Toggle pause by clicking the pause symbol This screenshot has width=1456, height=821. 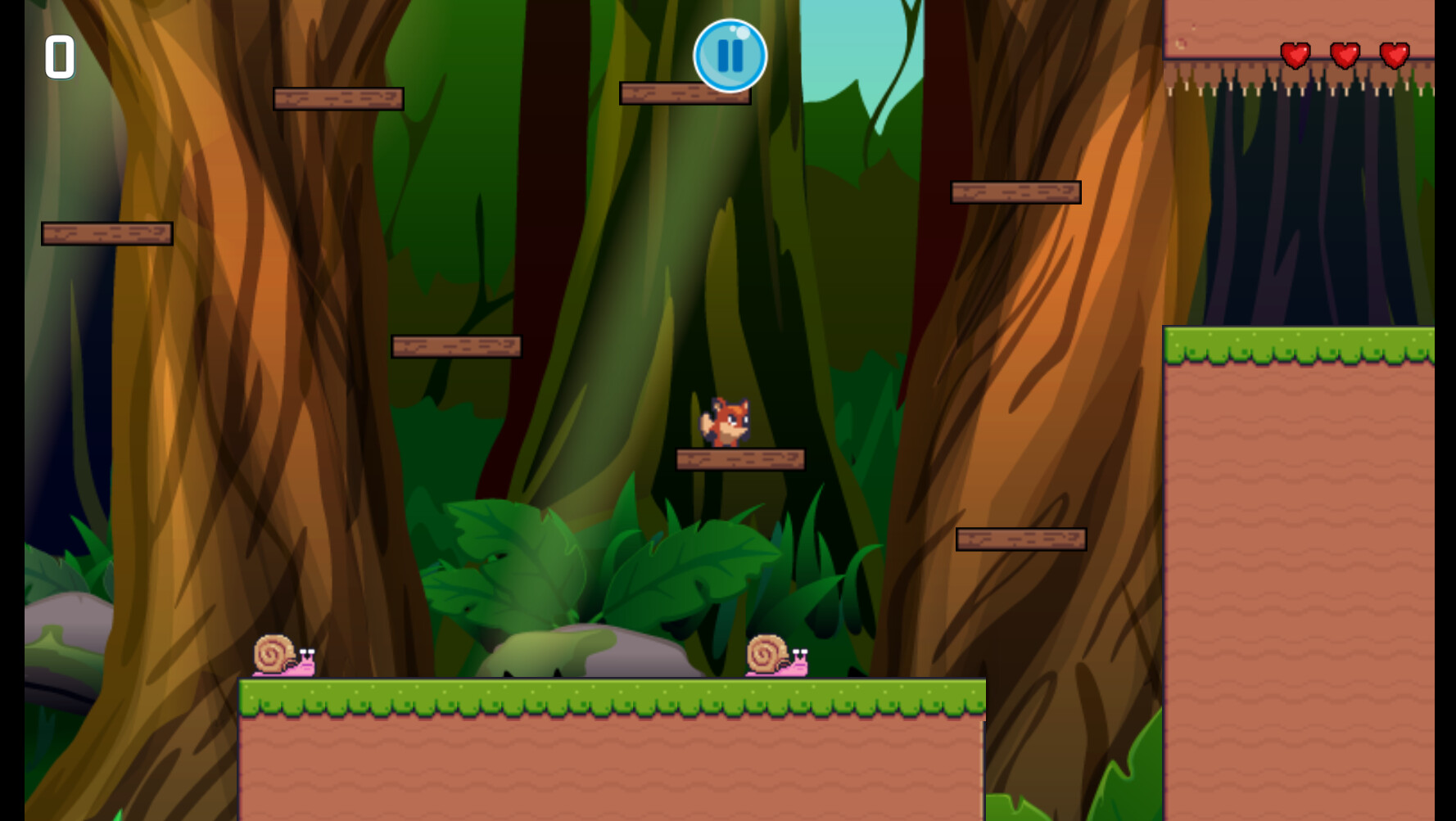pos(730,54)
